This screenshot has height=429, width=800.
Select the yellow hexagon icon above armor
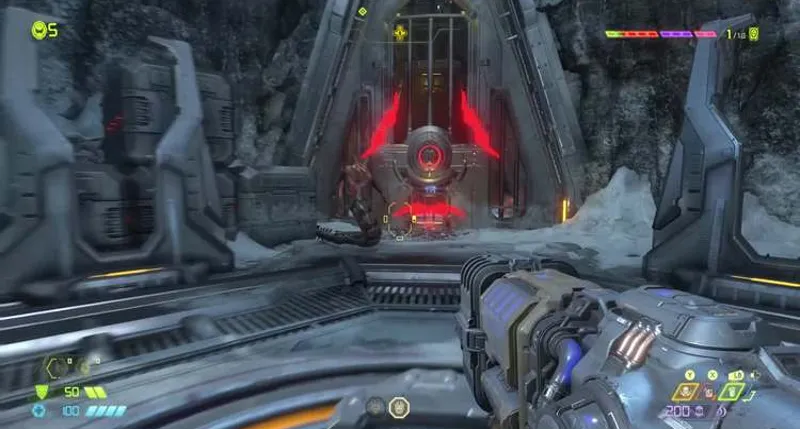pyautogui.click(x=52, y=367)
